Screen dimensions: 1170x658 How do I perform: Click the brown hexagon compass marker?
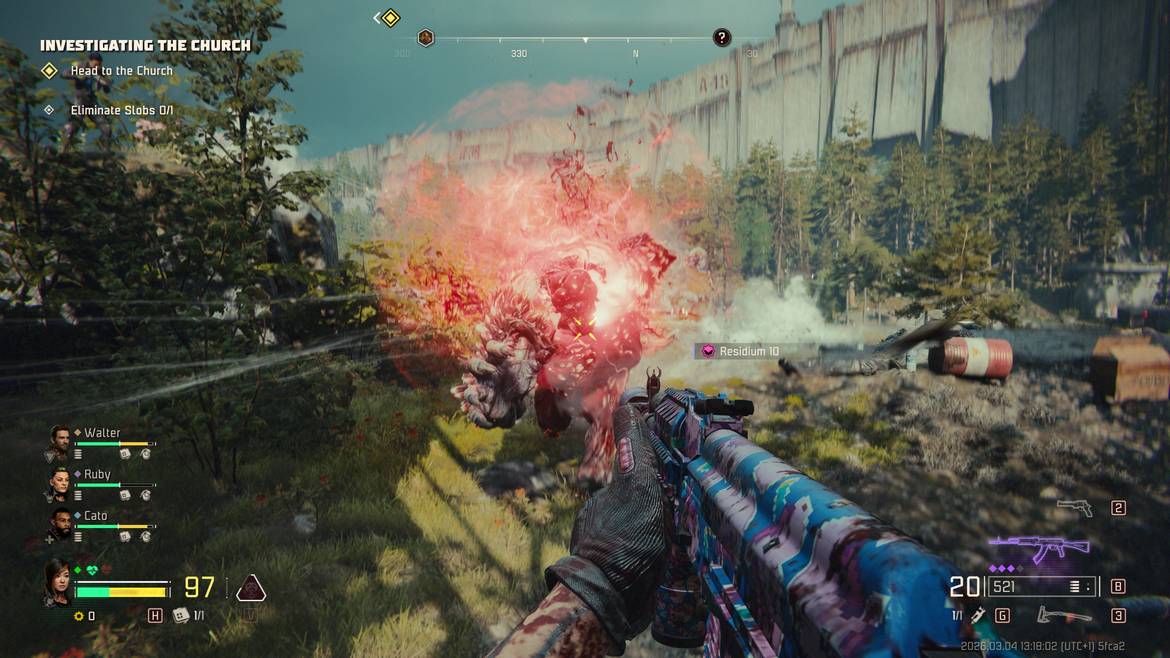coord(425,38)
